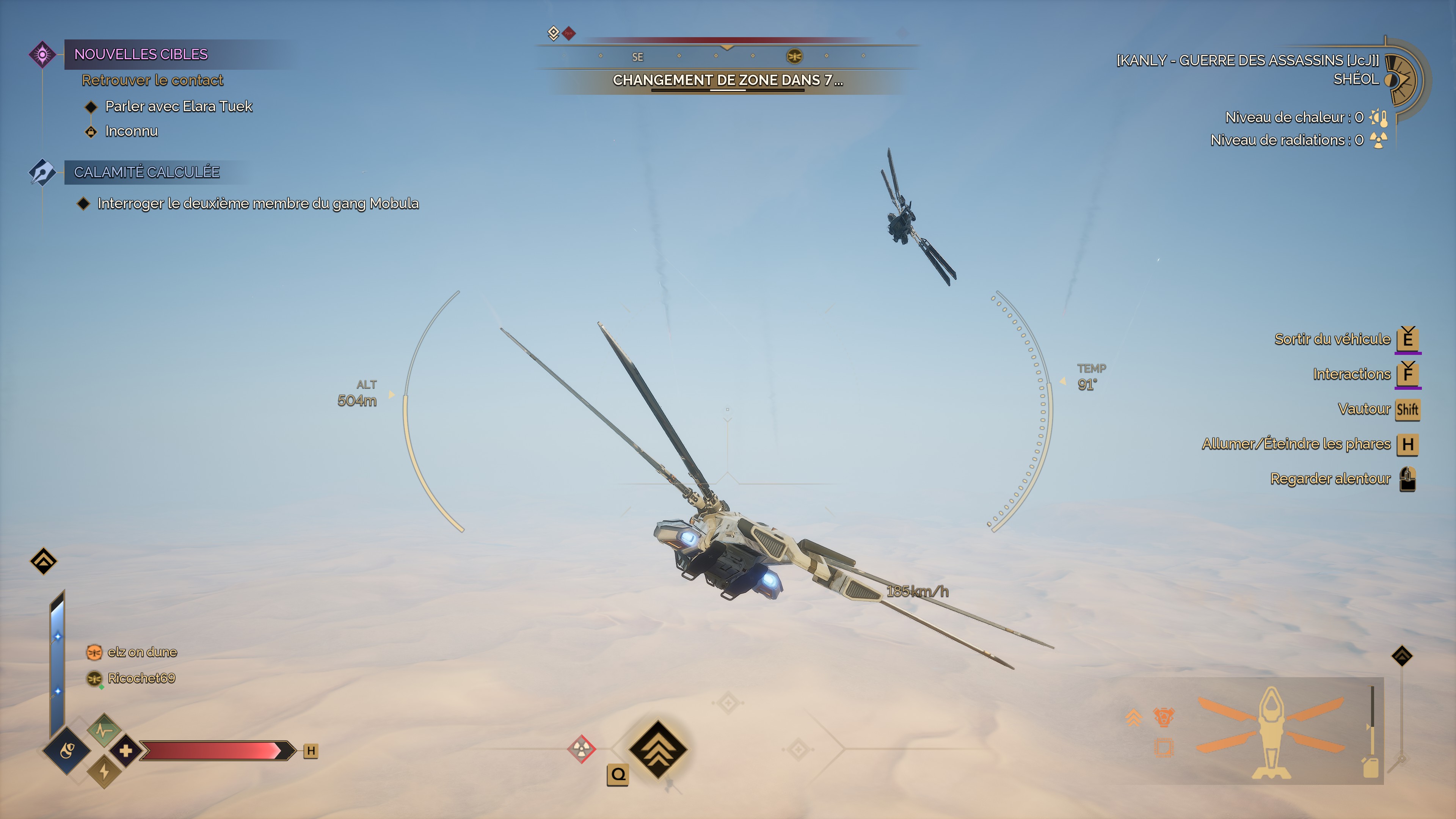The image size is (1456, 819).
Task: Click the green pulse line diamond icon
Action: 104,730
